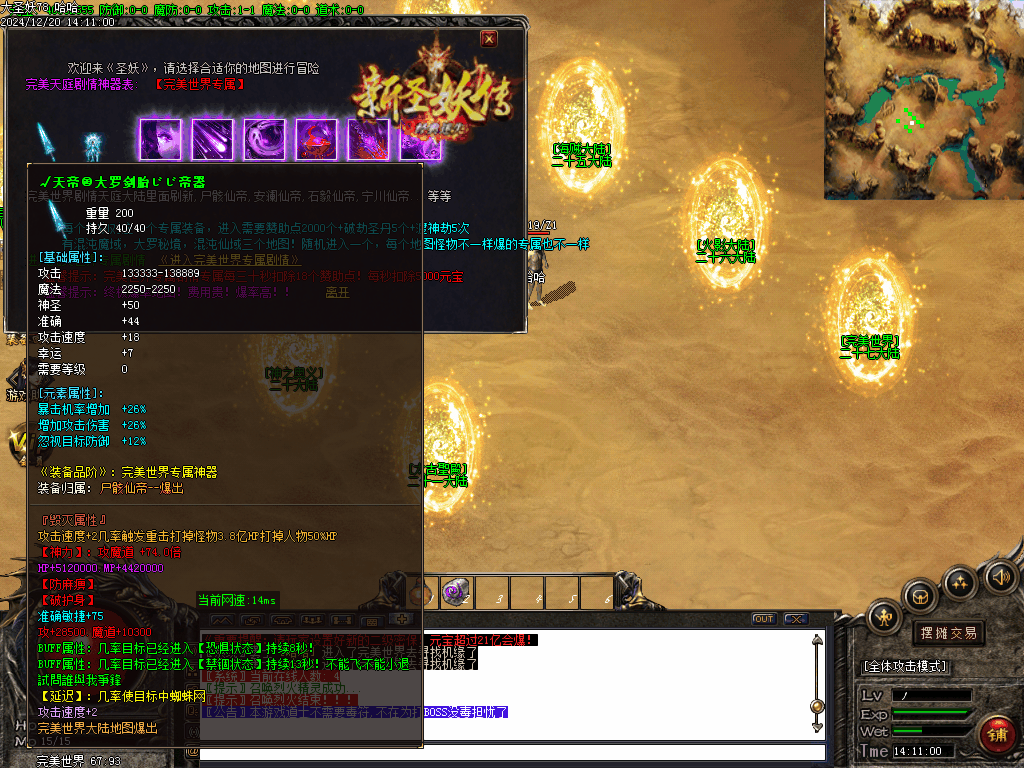Screen dimensions: 1024x768
Task: Close the map selection dialog
Action: click(x=488, y=39)
